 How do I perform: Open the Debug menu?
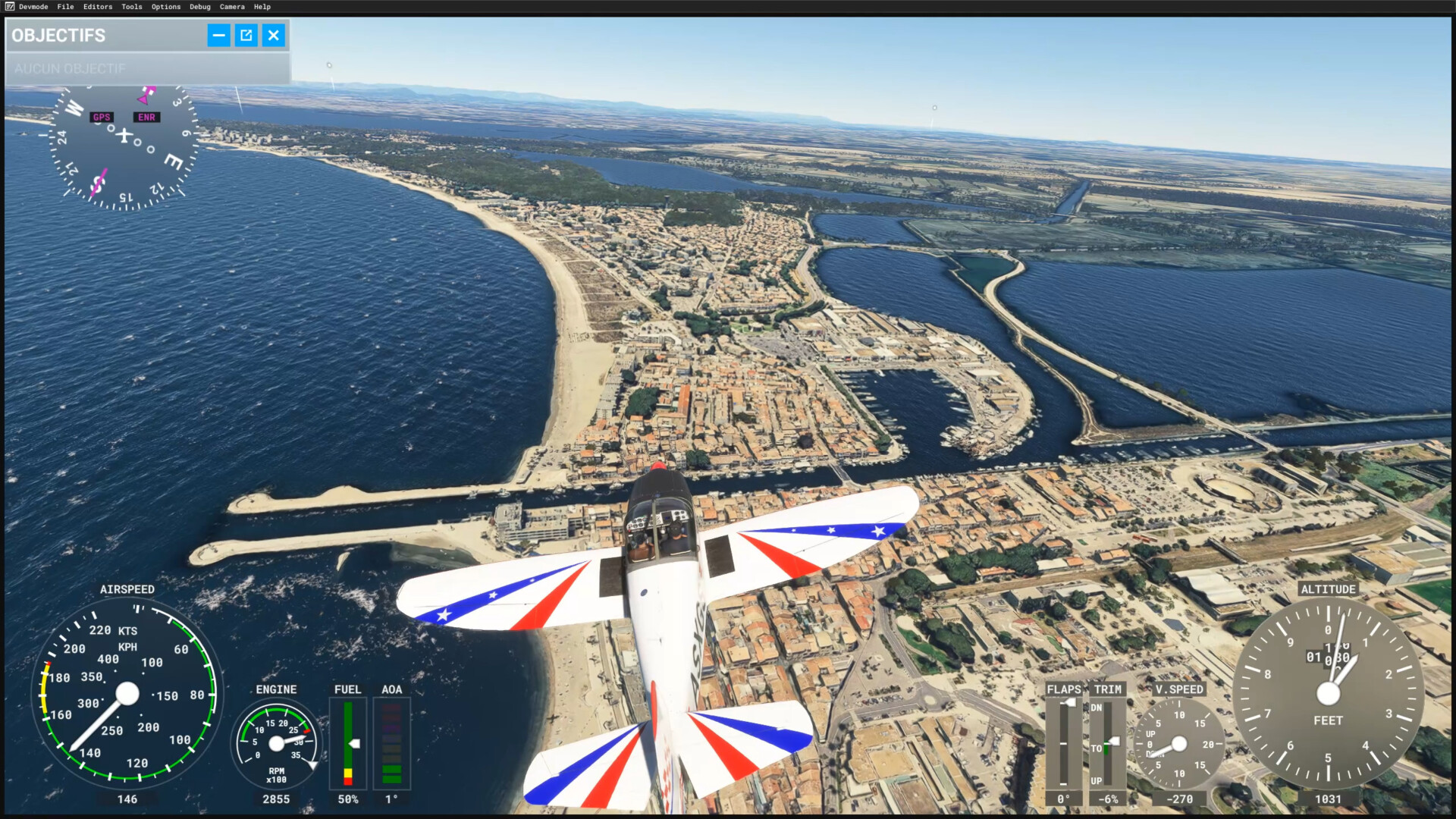[x=200, y=7]
